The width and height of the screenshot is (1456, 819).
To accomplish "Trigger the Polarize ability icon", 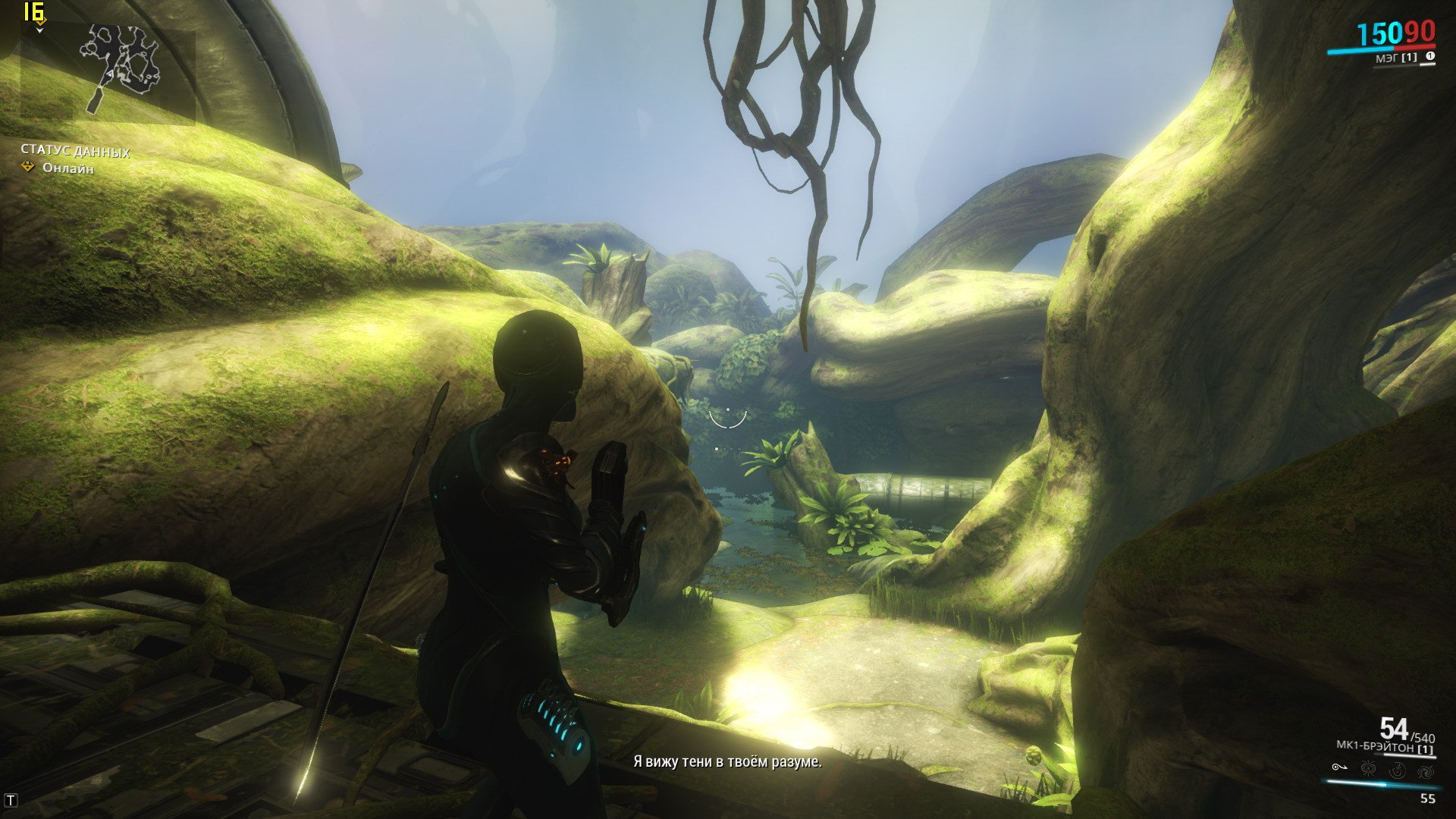I will [1397, 770].
